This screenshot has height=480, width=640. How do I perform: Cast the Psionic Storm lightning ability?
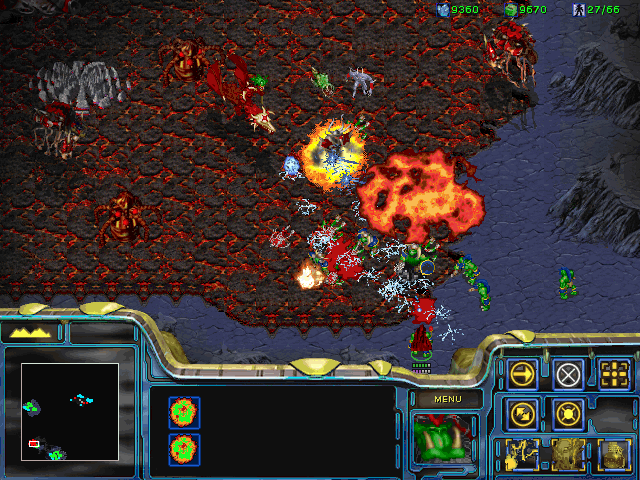click(523, 453)
